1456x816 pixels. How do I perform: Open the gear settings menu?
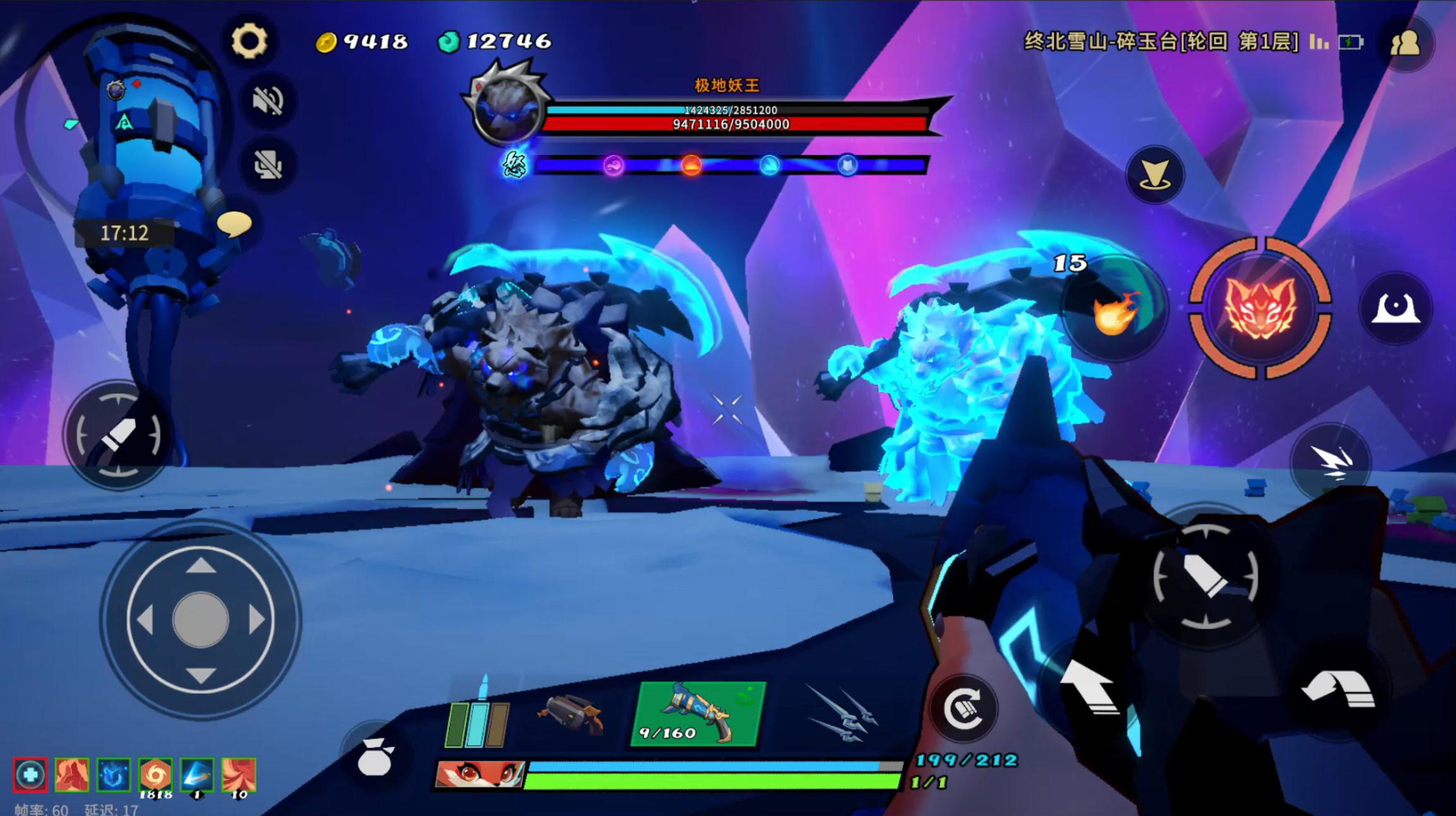tap(249, 42)
